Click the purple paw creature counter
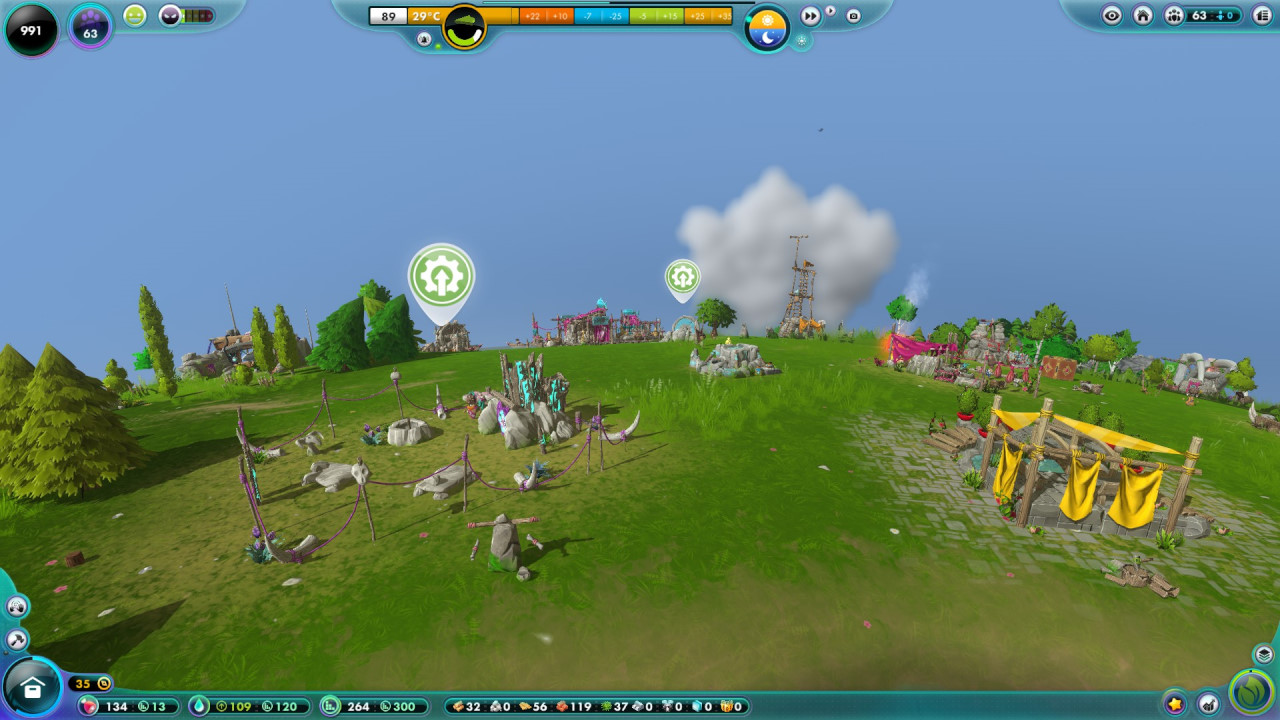Viewport: 1280px width, 720px height. pyautogui.click(x=90, y=27)
